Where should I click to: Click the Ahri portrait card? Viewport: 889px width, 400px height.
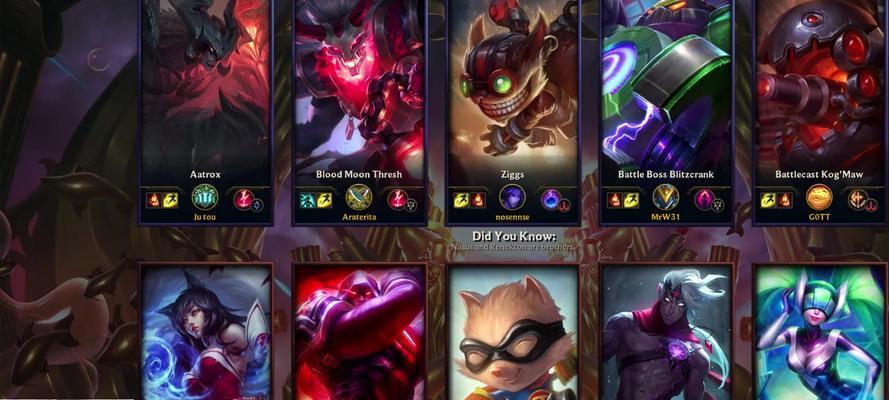205,332
